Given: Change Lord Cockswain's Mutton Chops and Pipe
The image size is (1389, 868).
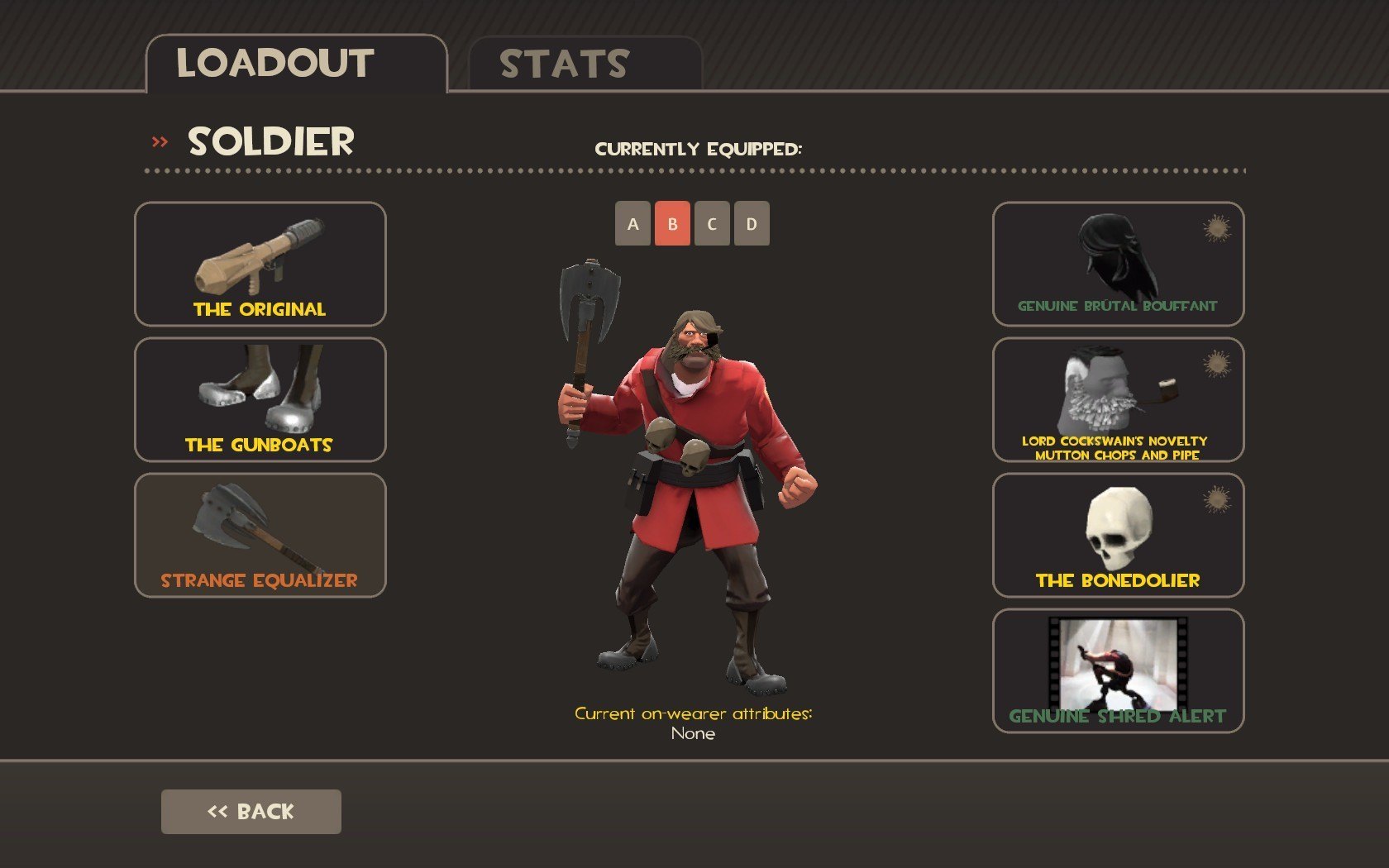Looking at the screenshot, I should click(x=1118, y=399).
